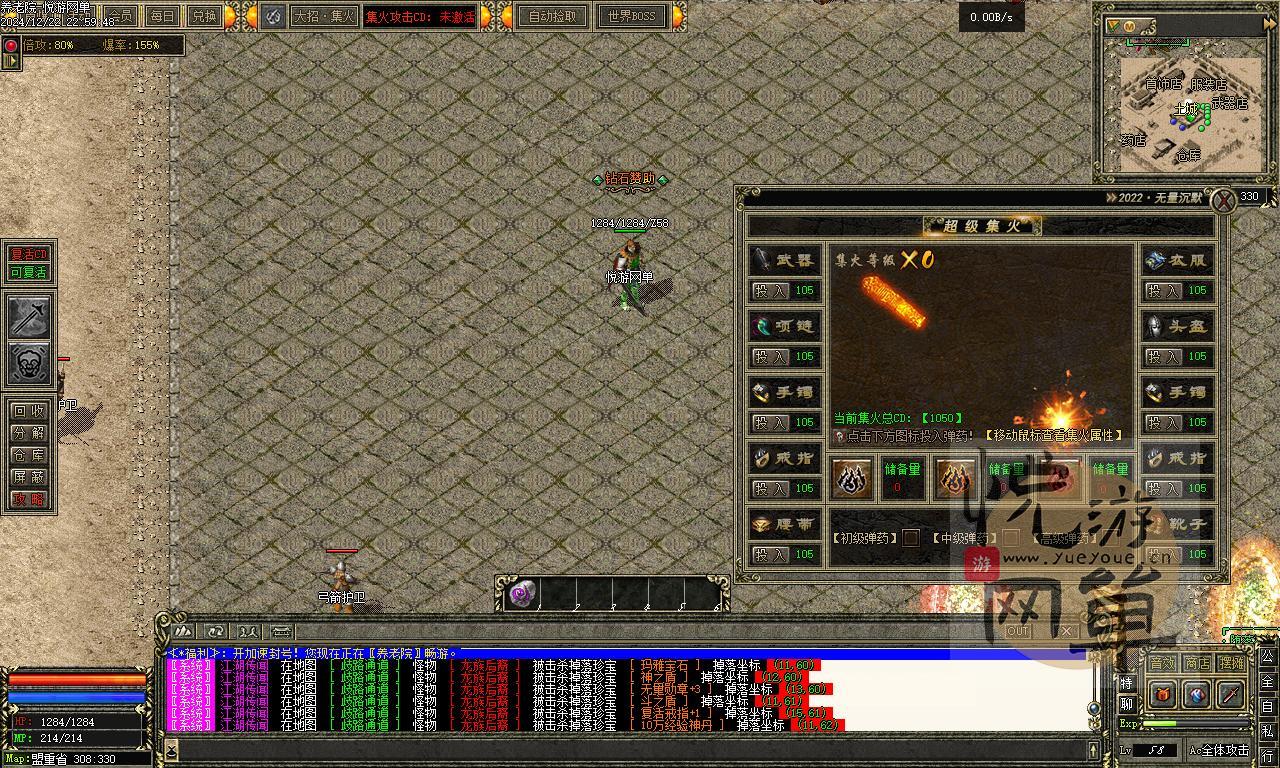
Task: Open the 攻略 guide button
Action: click(x=29, y=499)
